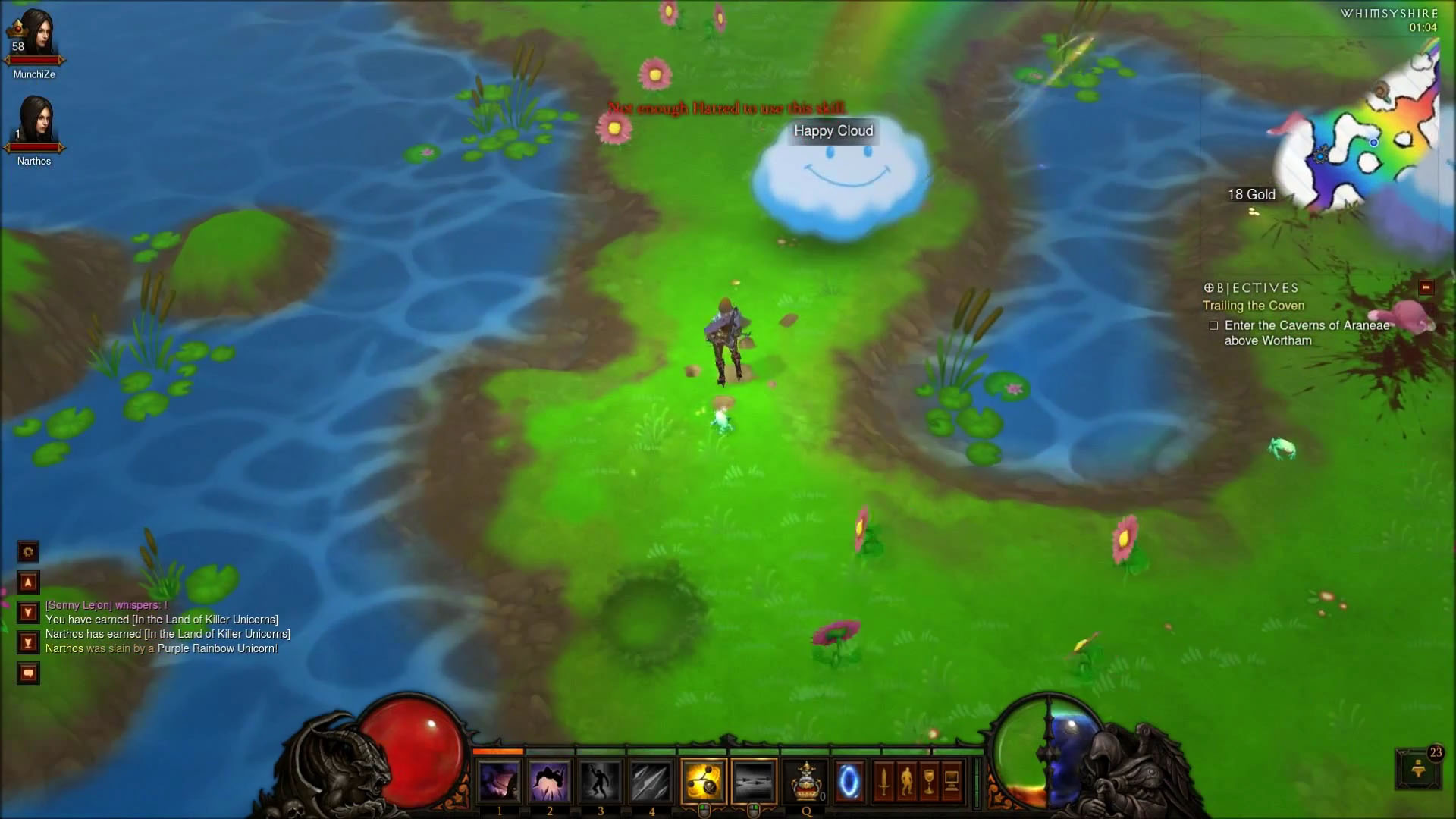Activate the skill in slot 1
This screenshot has height=819, width=1456.
click(x=499, y=781)
